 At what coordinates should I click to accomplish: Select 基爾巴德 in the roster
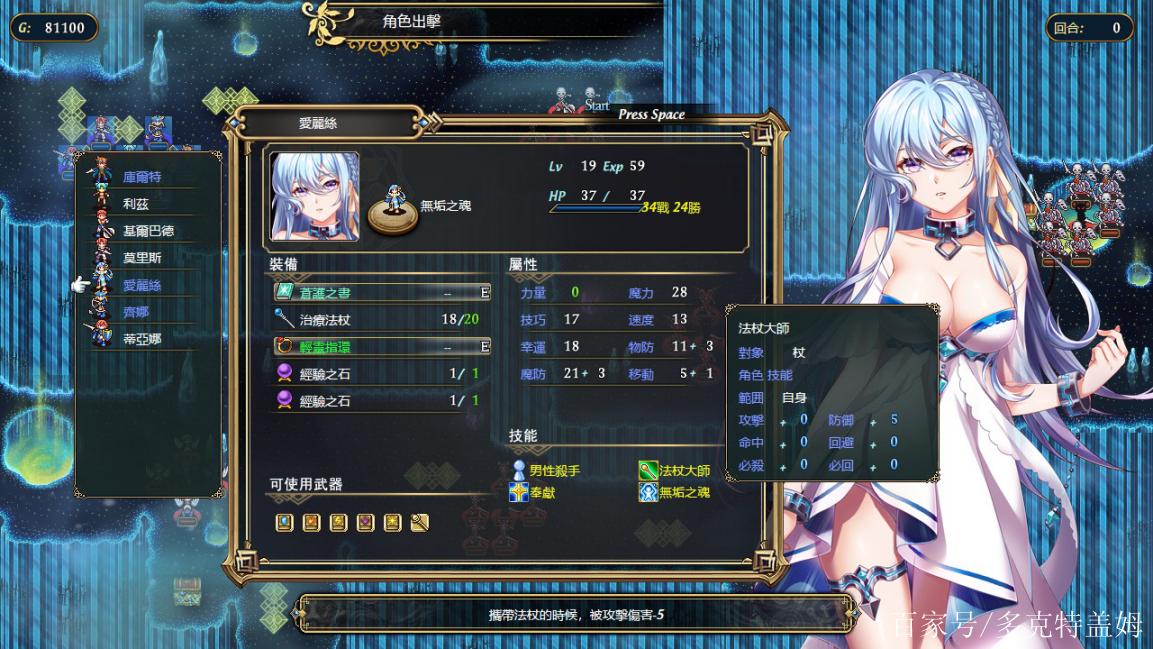[148, 231]
